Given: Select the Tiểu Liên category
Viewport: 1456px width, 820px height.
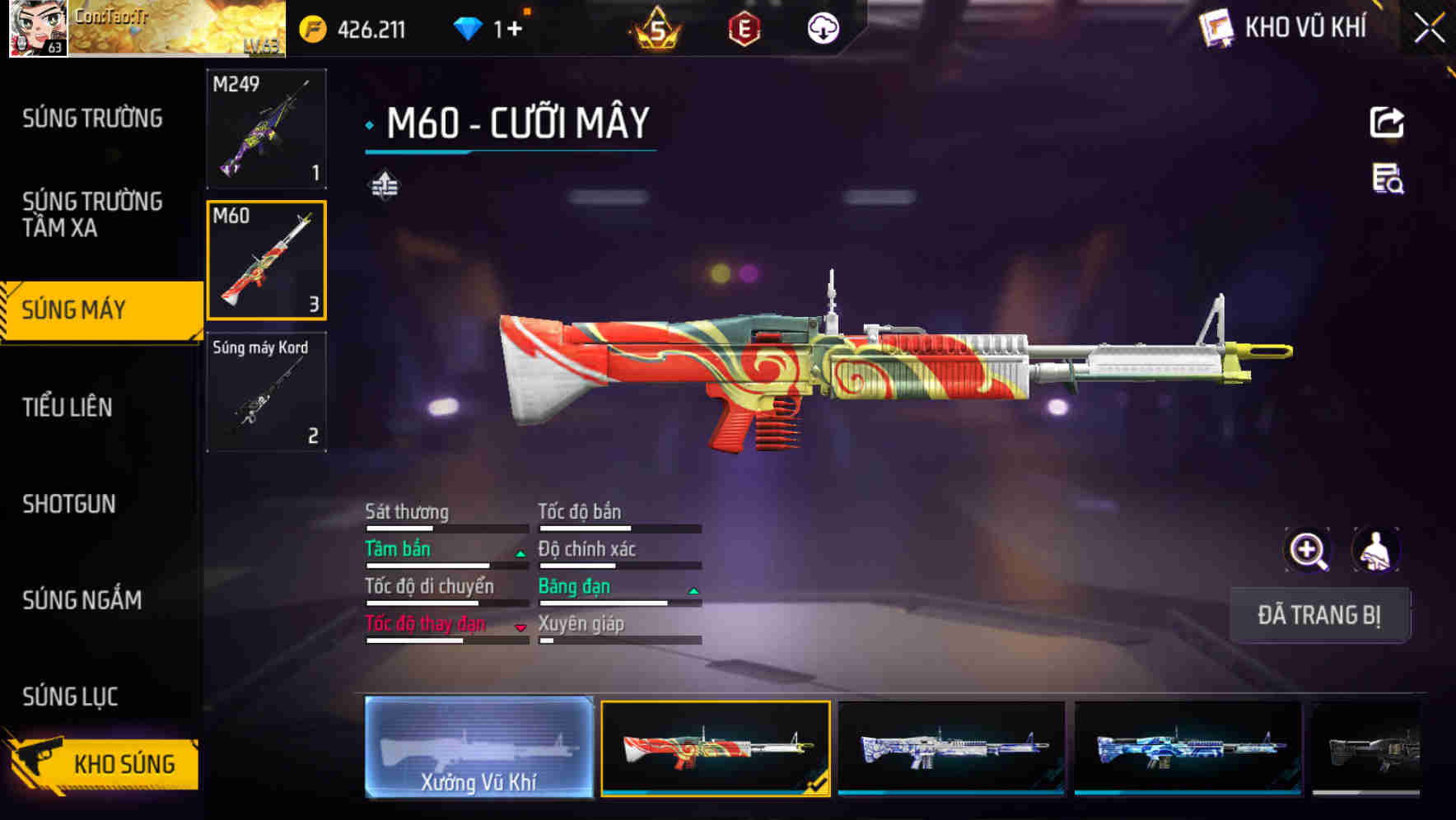Looking at the screenshot, I should tap(68, 407).
